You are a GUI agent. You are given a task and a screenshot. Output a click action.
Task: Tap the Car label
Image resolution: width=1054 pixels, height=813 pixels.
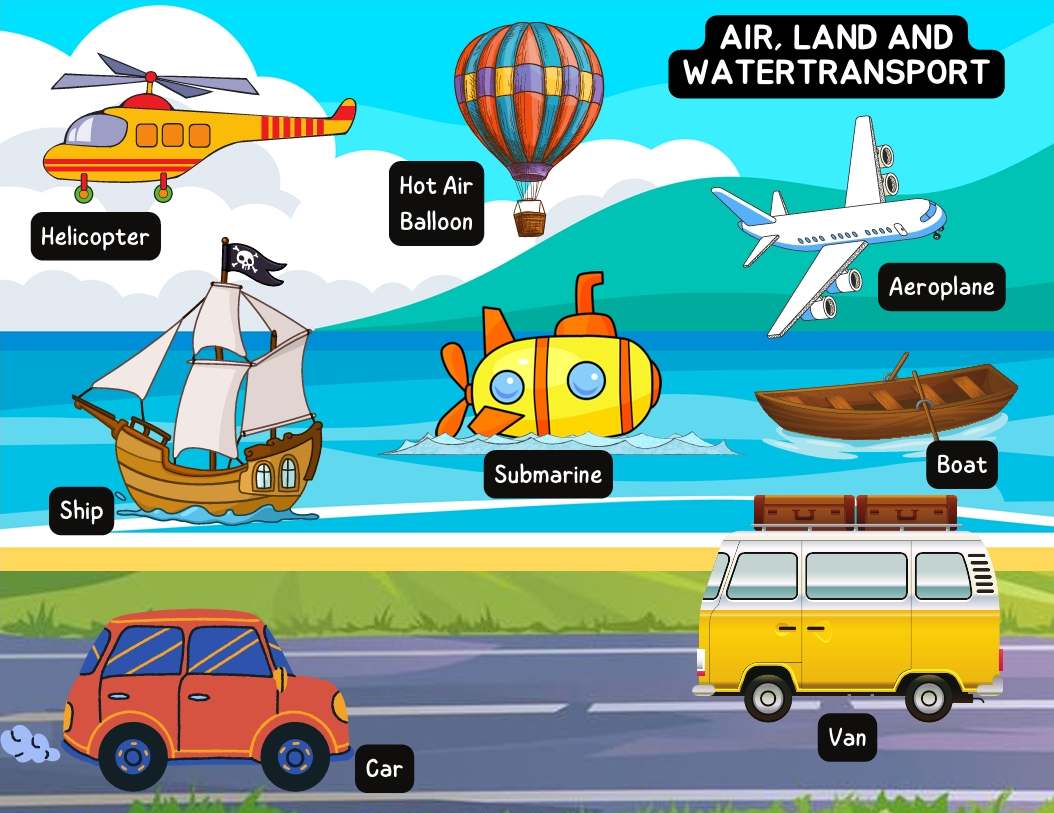pos(384,769)
